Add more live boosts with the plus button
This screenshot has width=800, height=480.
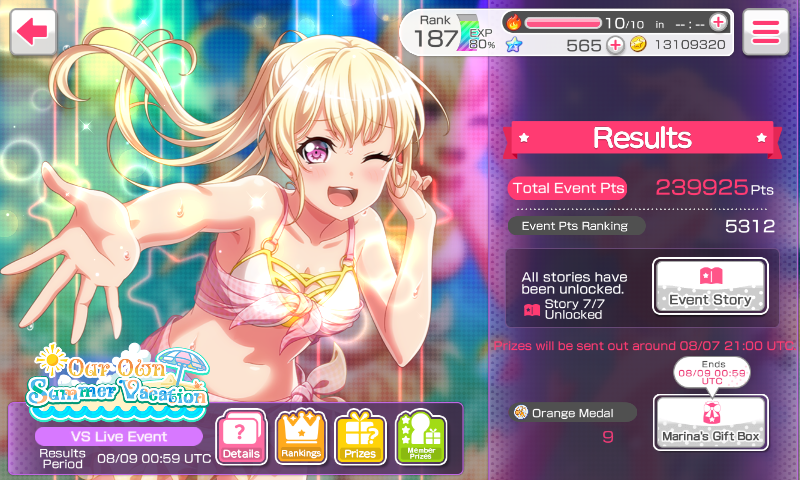tap(717, 22)
